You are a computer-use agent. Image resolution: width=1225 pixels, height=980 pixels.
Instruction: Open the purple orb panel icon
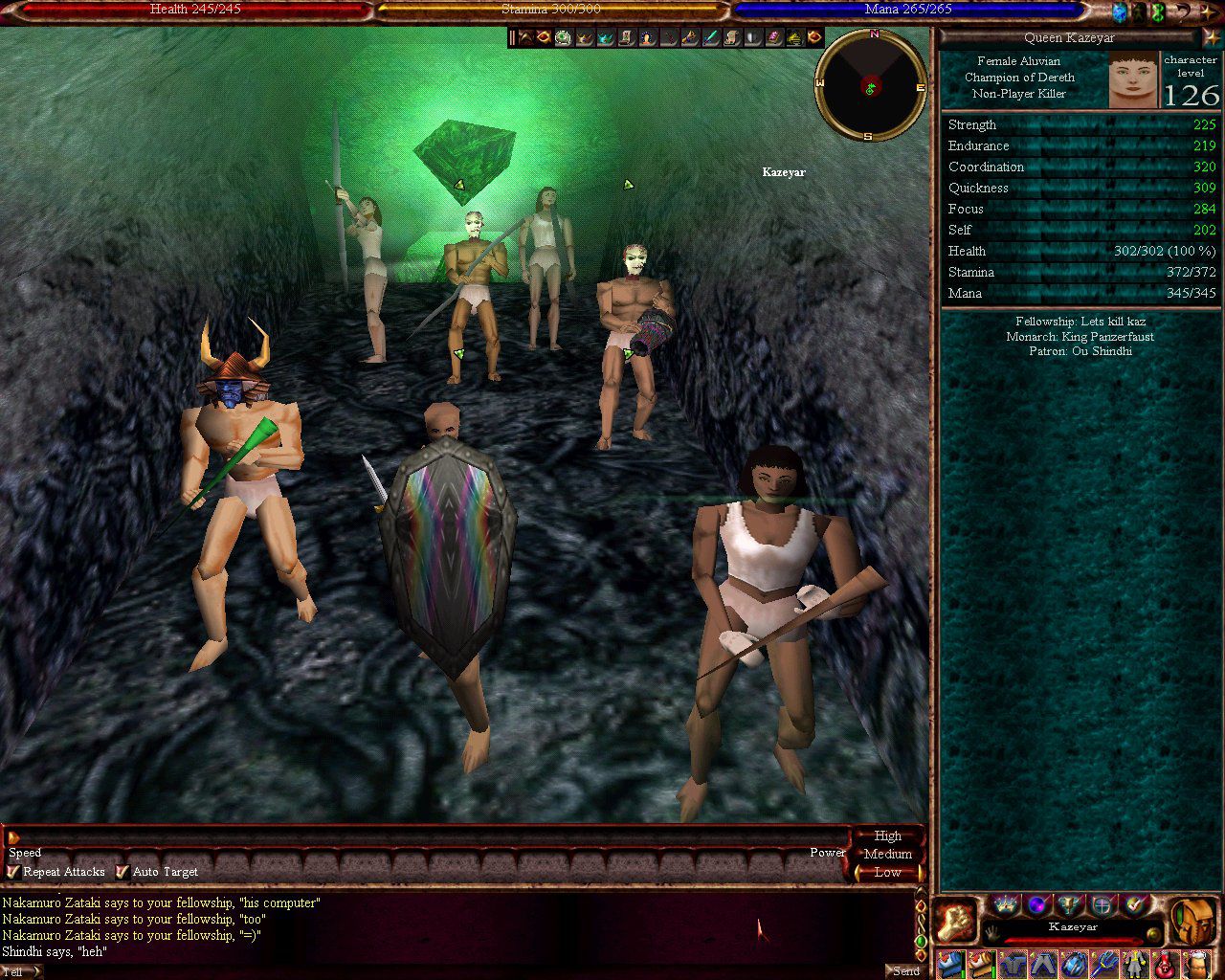(x=1037, y=904)
